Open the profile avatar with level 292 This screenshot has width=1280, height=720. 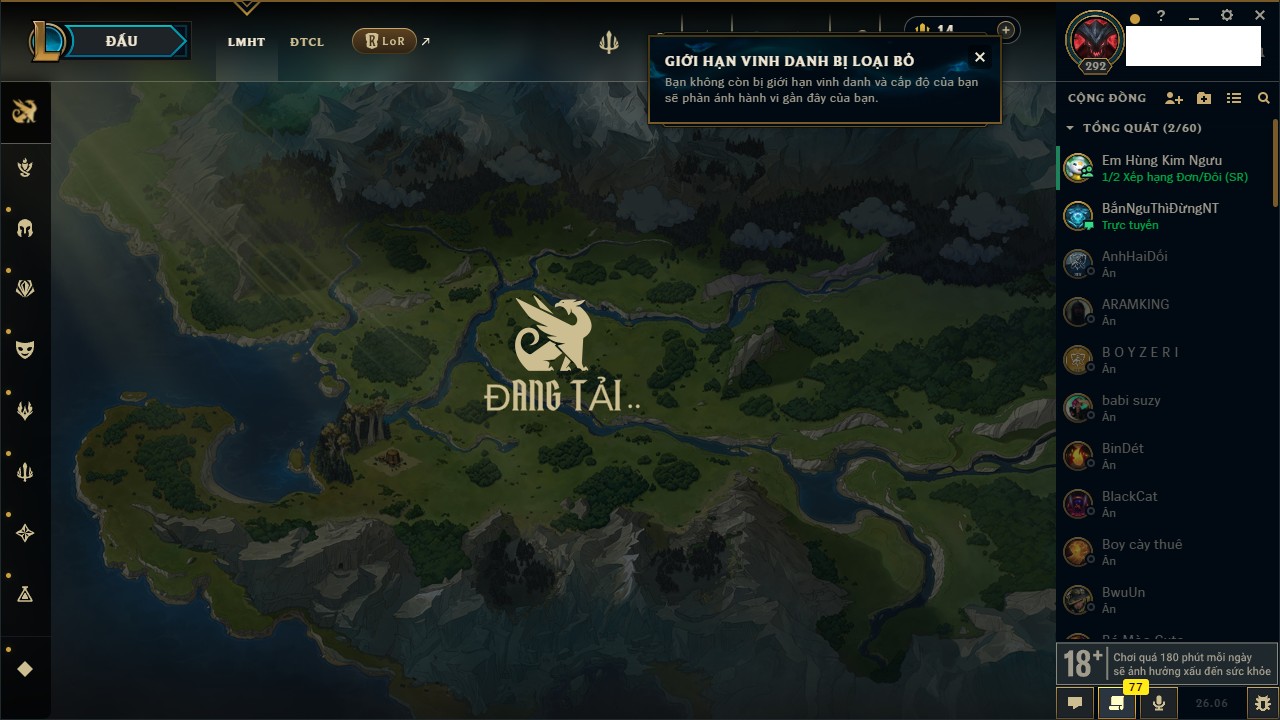(x=1096, y=40)
